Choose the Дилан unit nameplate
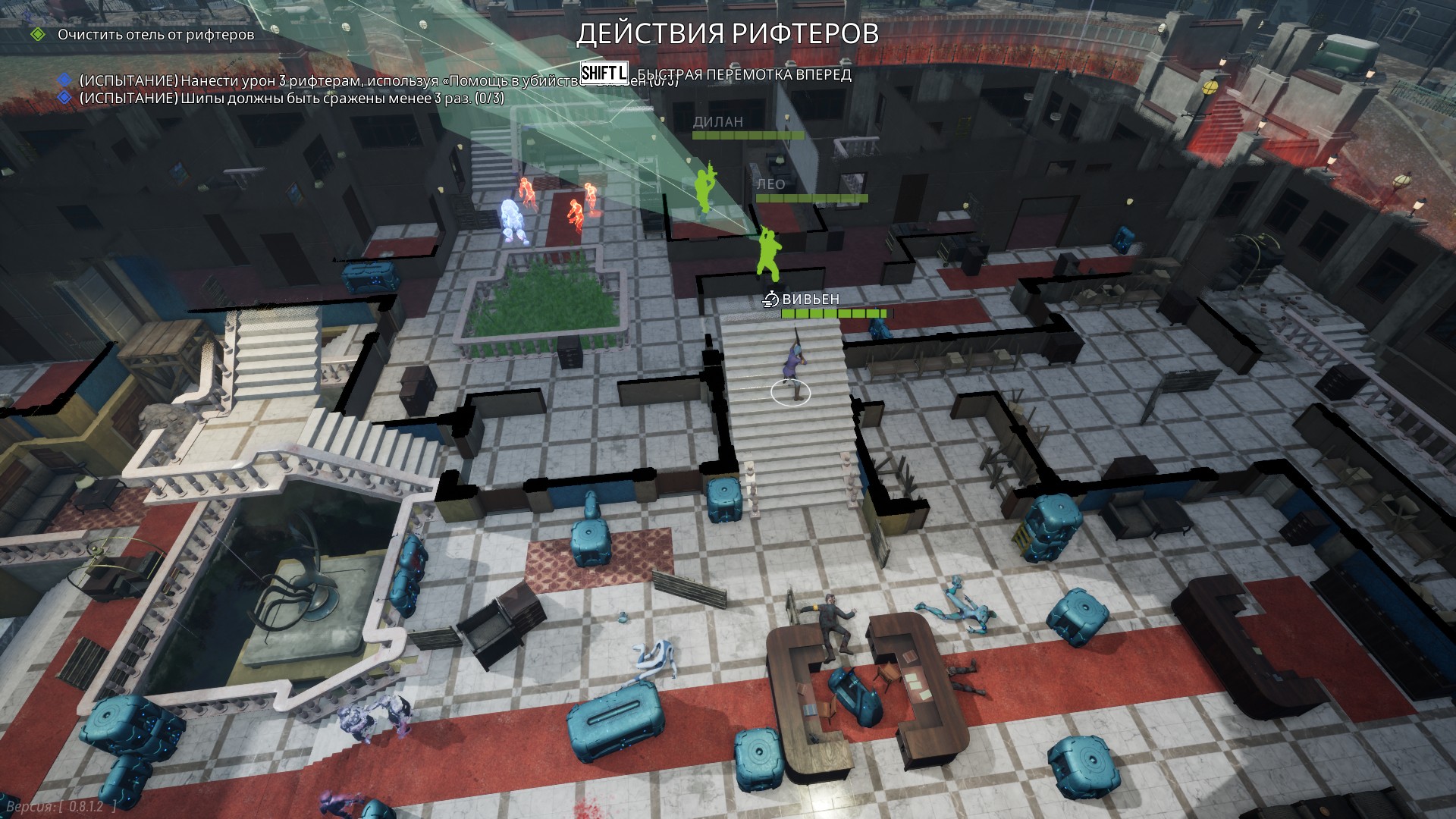This screenshot has width=1456, height=819. (717, 122)
